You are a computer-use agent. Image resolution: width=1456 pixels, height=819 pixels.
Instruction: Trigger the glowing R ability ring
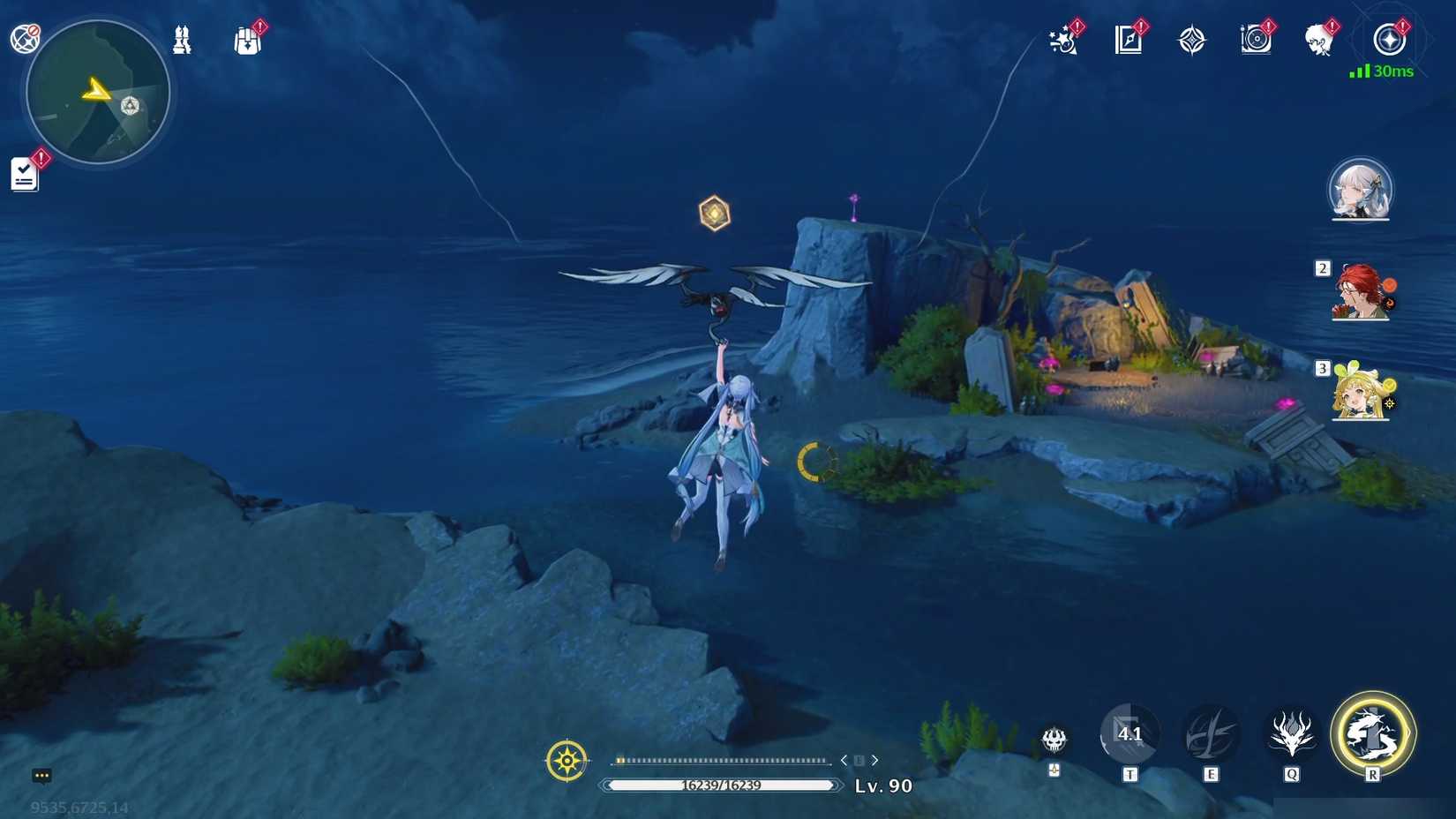(1373, 734)
